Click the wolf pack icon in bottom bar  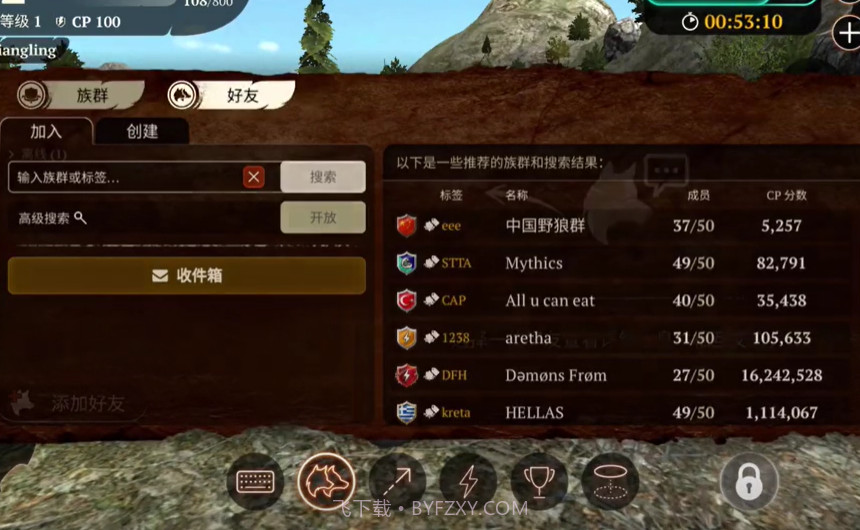tap(326, 481)
